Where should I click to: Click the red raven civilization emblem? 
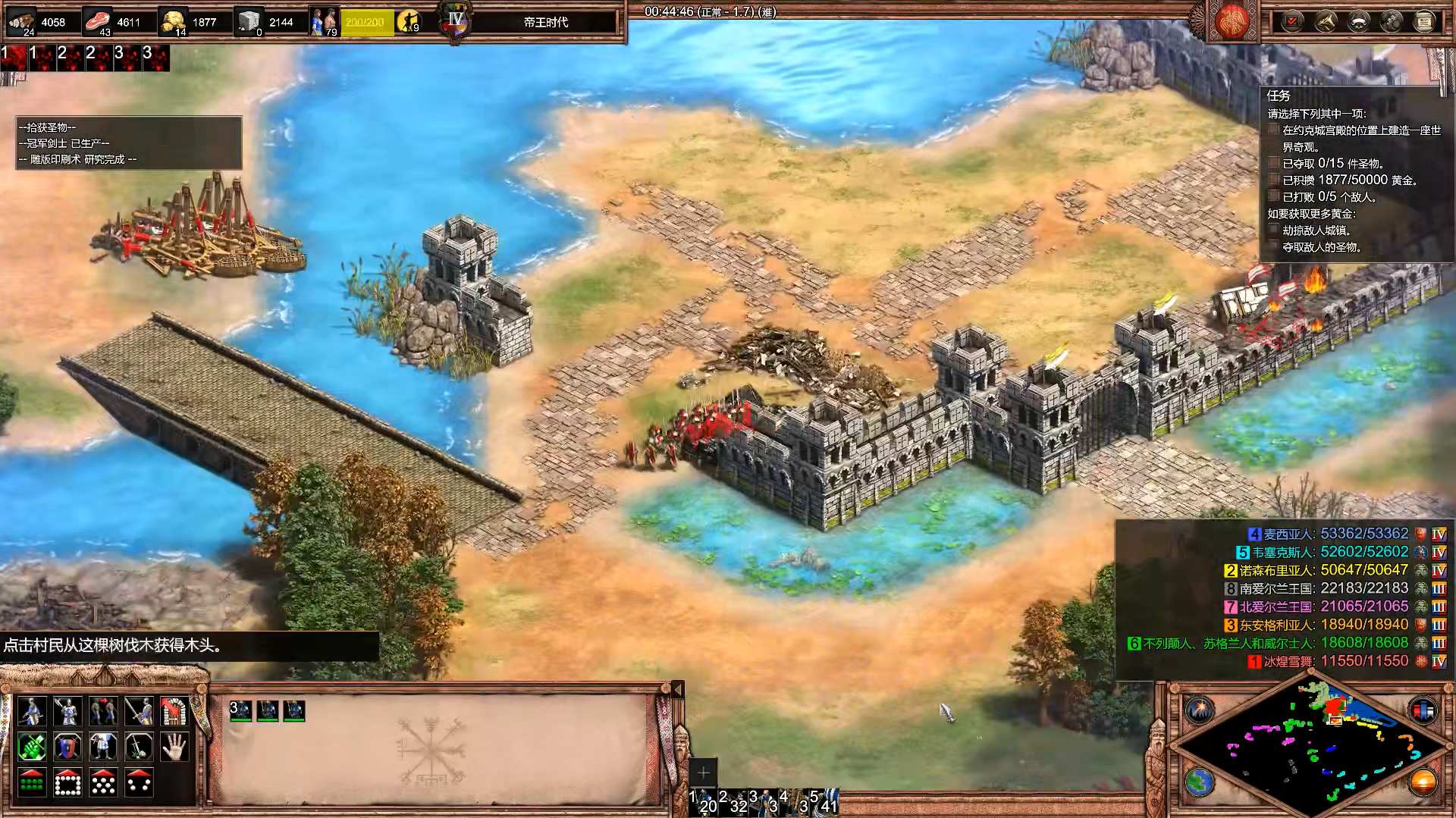point(1232,21)
